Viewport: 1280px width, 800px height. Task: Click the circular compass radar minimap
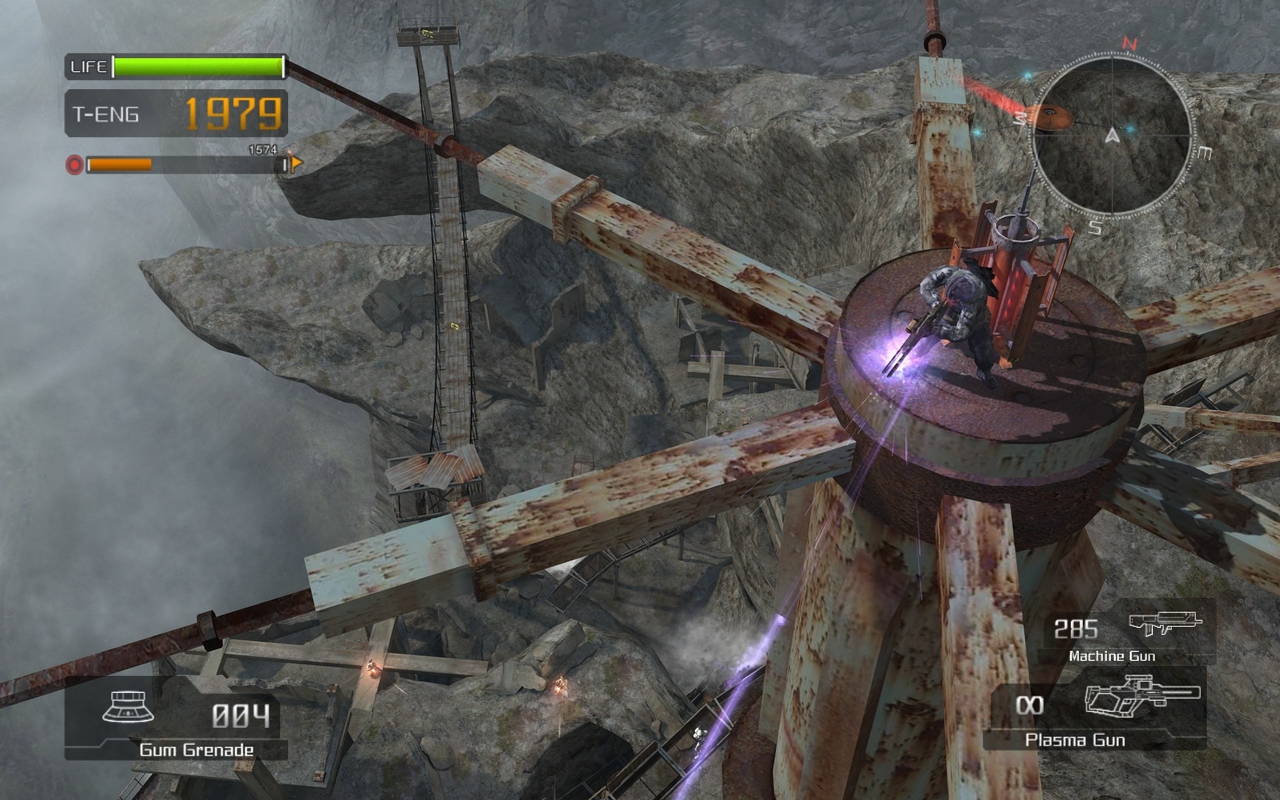tap(1111, 135)
